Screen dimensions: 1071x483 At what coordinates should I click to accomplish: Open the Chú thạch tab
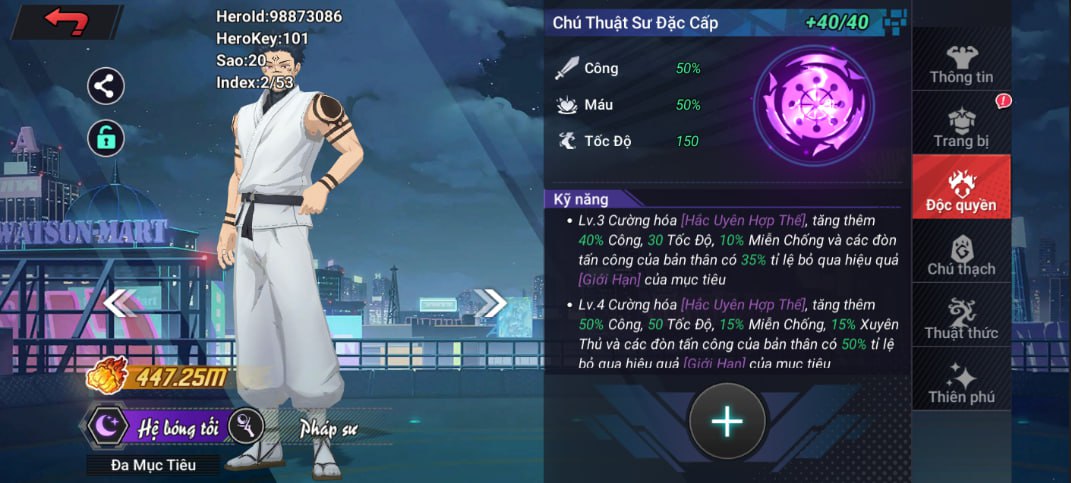point(961,254)
